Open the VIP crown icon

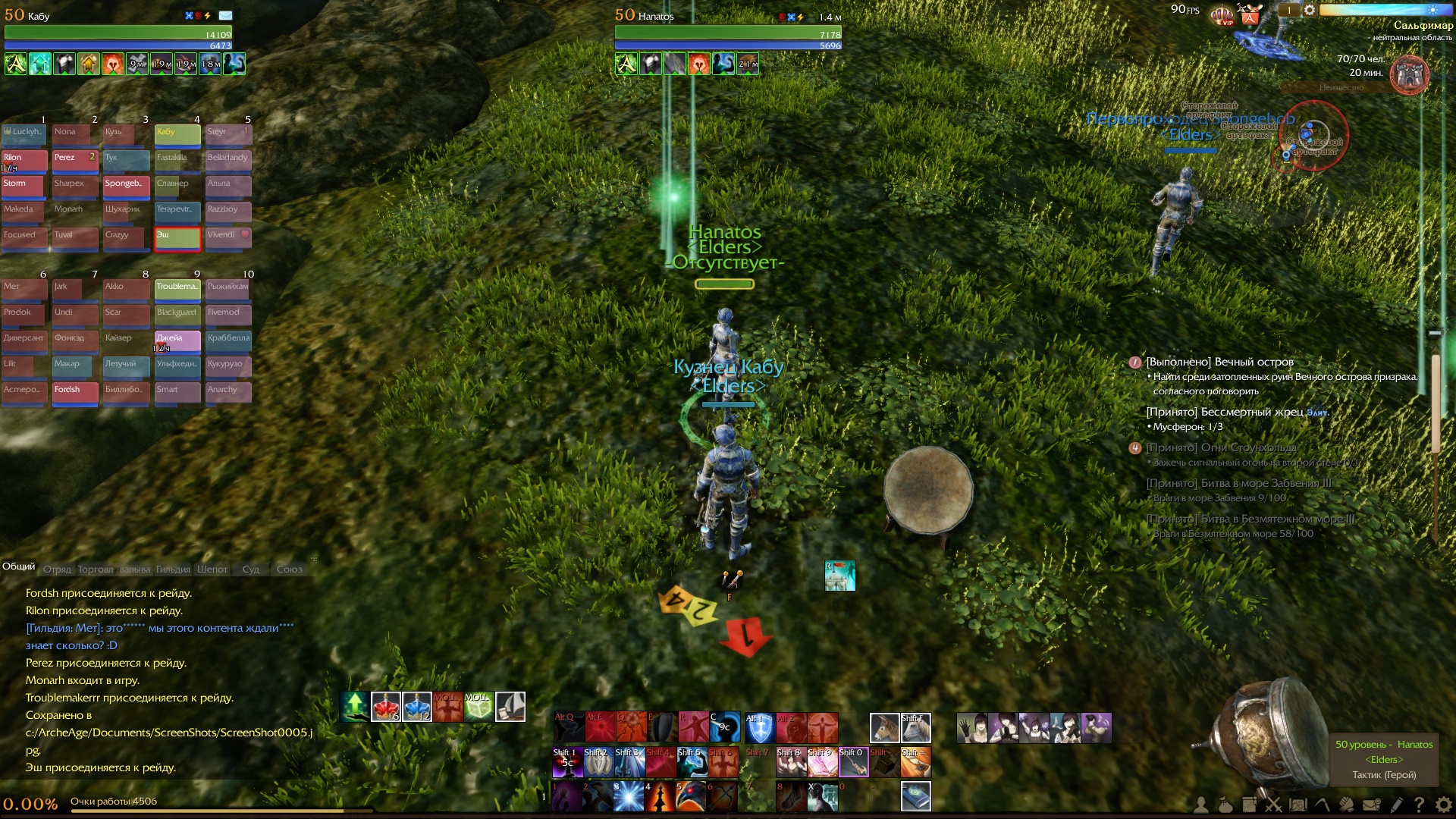[1222, 16]
